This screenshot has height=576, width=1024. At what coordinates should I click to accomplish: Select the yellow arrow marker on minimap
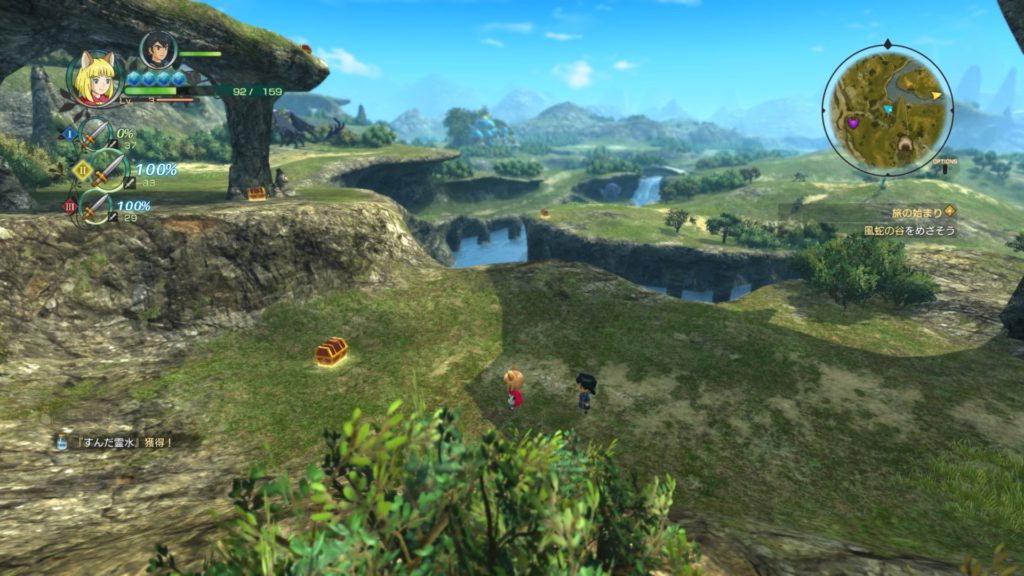[x=936, y=96]
